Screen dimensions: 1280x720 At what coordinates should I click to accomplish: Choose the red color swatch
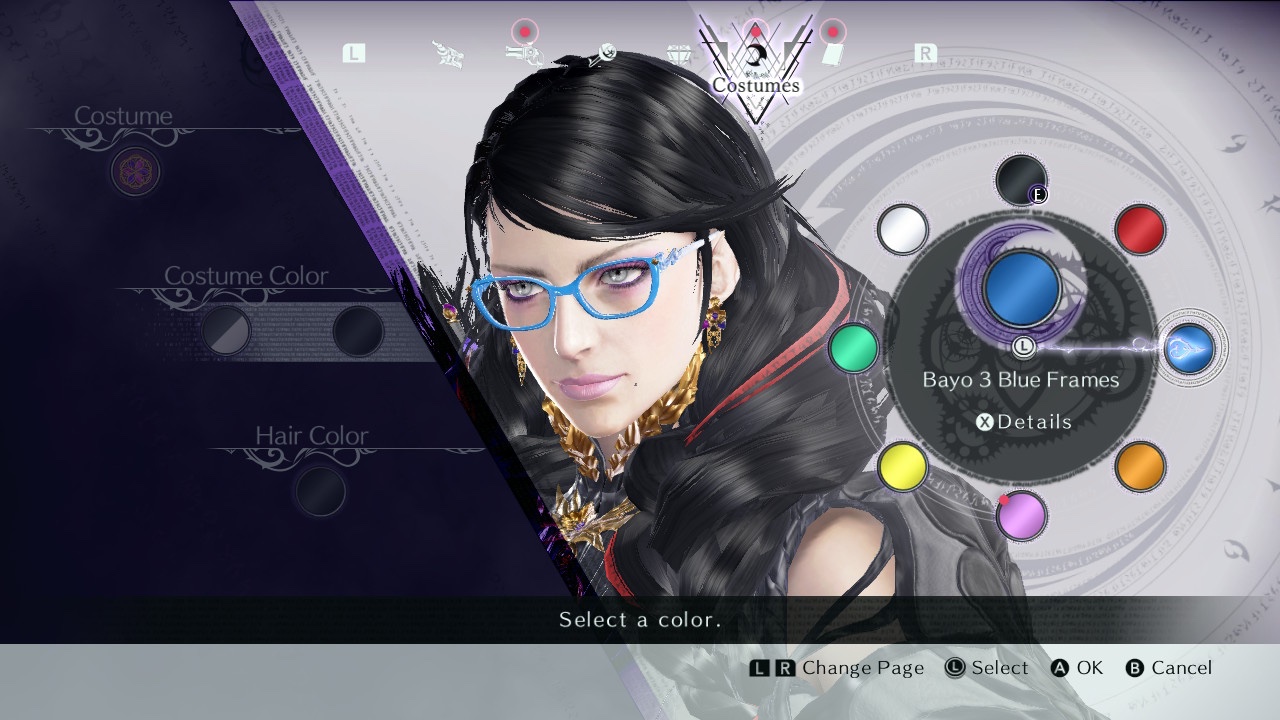tap(1139, 230)
